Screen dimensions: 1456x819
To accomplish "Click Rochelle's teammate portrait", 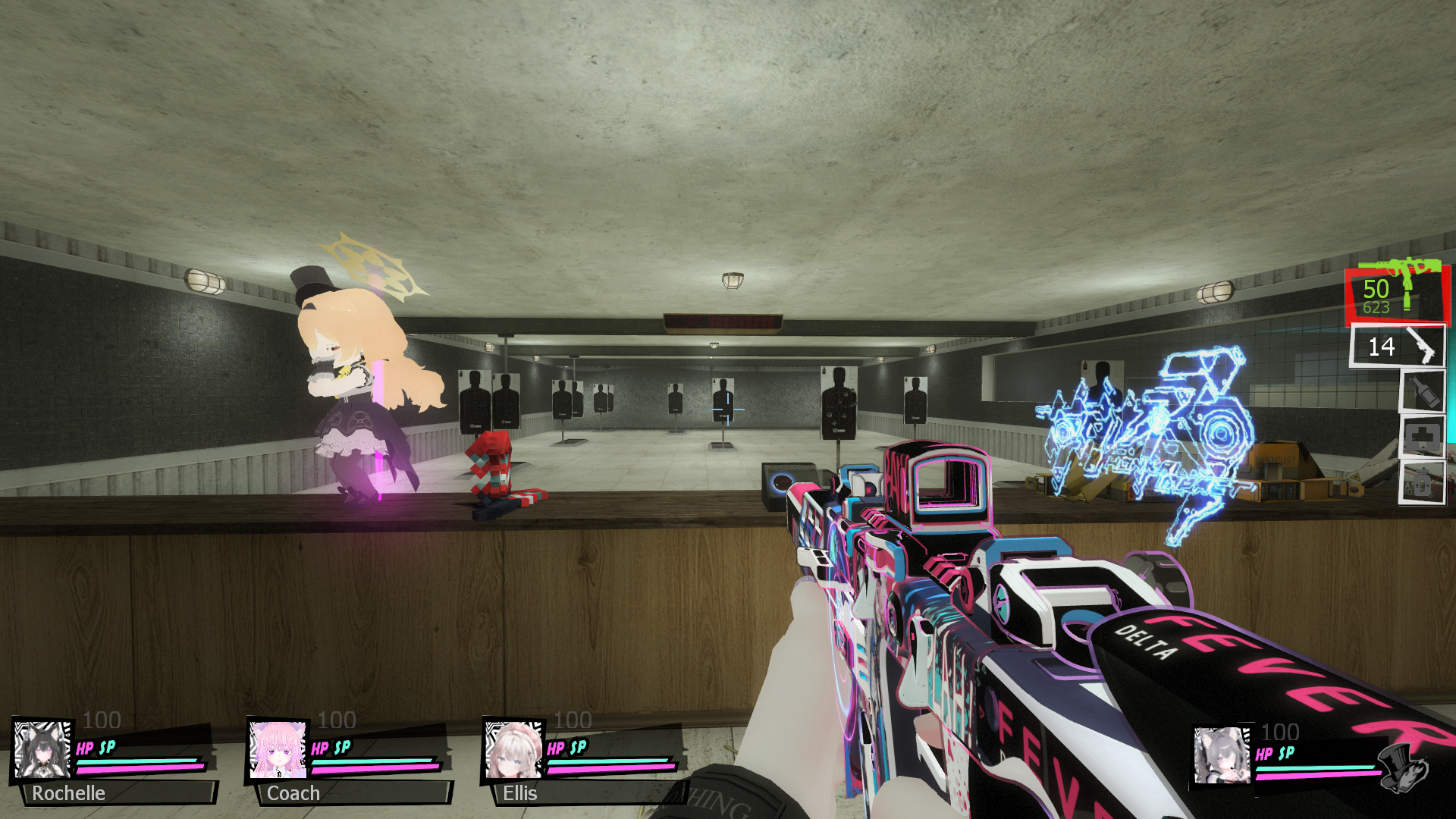I will coord(42,749).
